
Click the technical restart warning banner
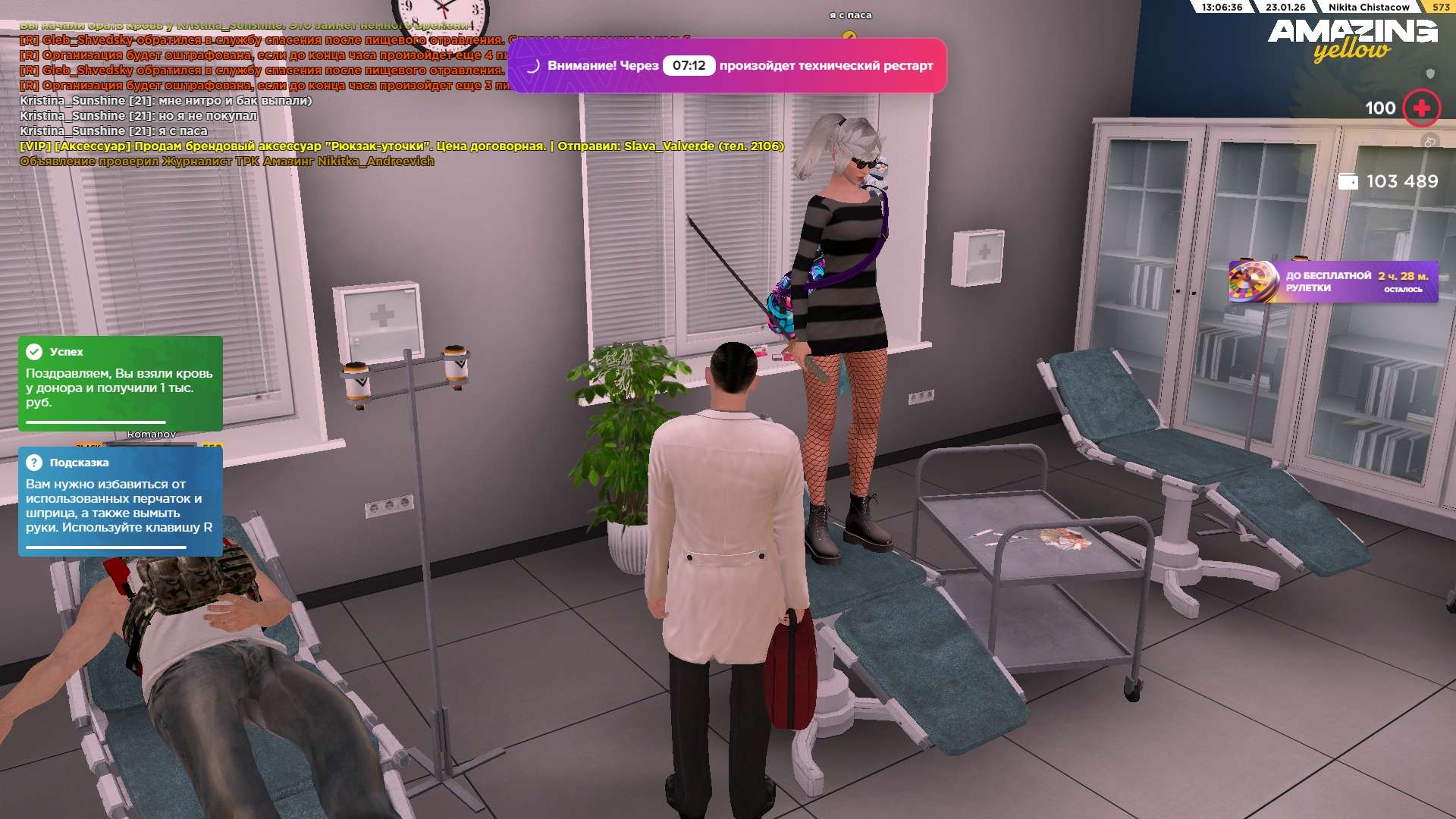click(x=726, y=66)
